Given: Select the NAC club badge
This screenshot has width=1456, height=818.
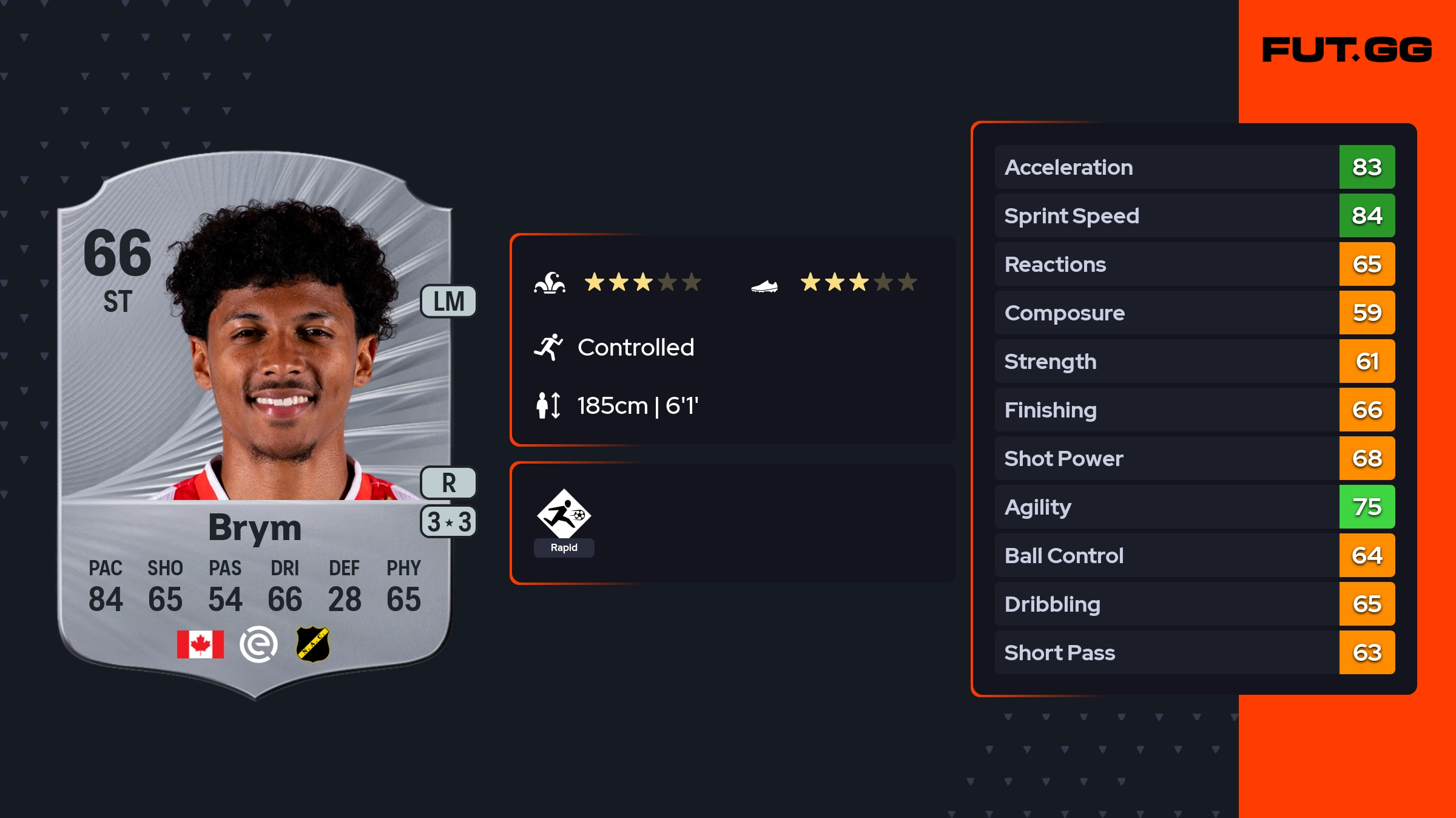Looking at the screenshot, I should coord(313,644).
